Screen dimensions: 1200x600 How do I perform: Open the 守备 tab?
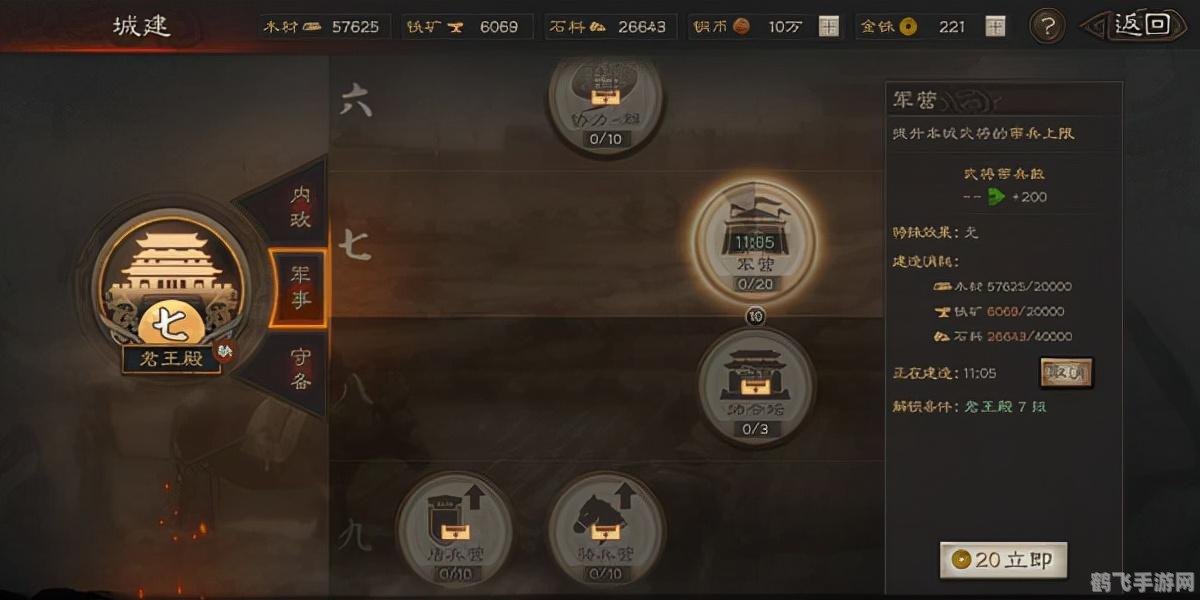point(300,367)
